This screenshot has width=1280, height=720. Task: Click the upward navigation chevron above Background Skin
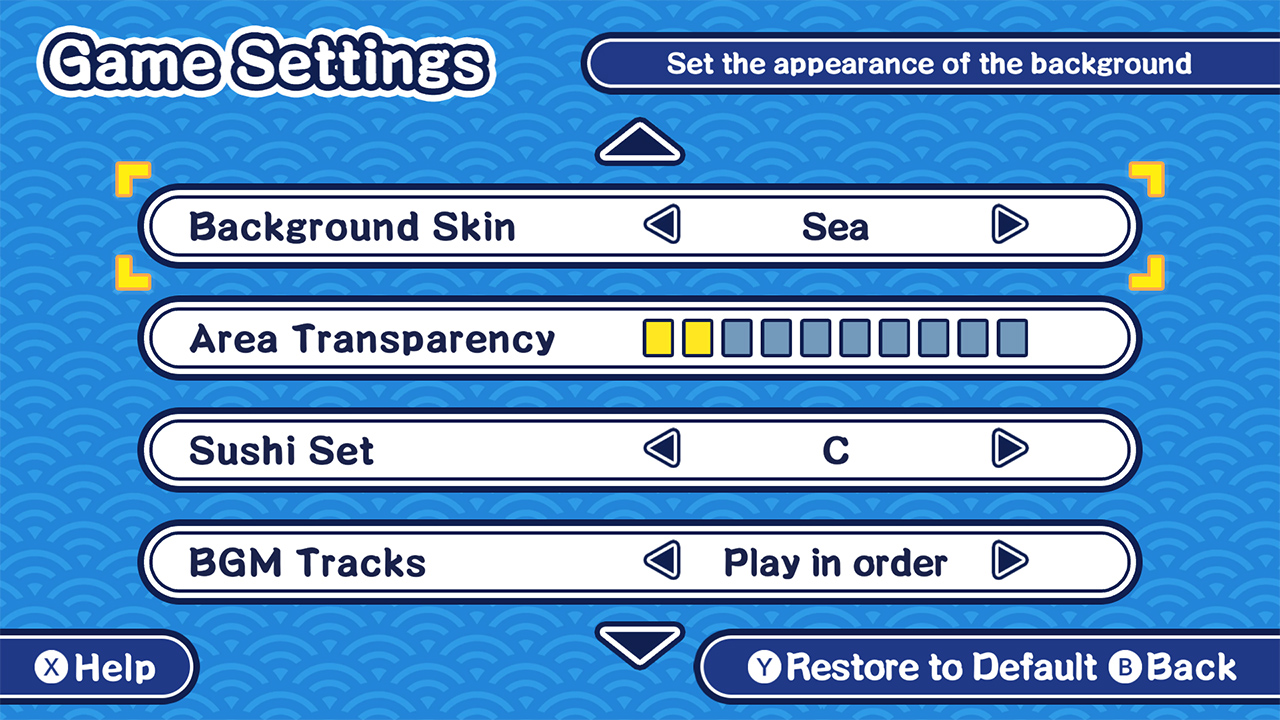pyautogui.click(x=639, y=142)
